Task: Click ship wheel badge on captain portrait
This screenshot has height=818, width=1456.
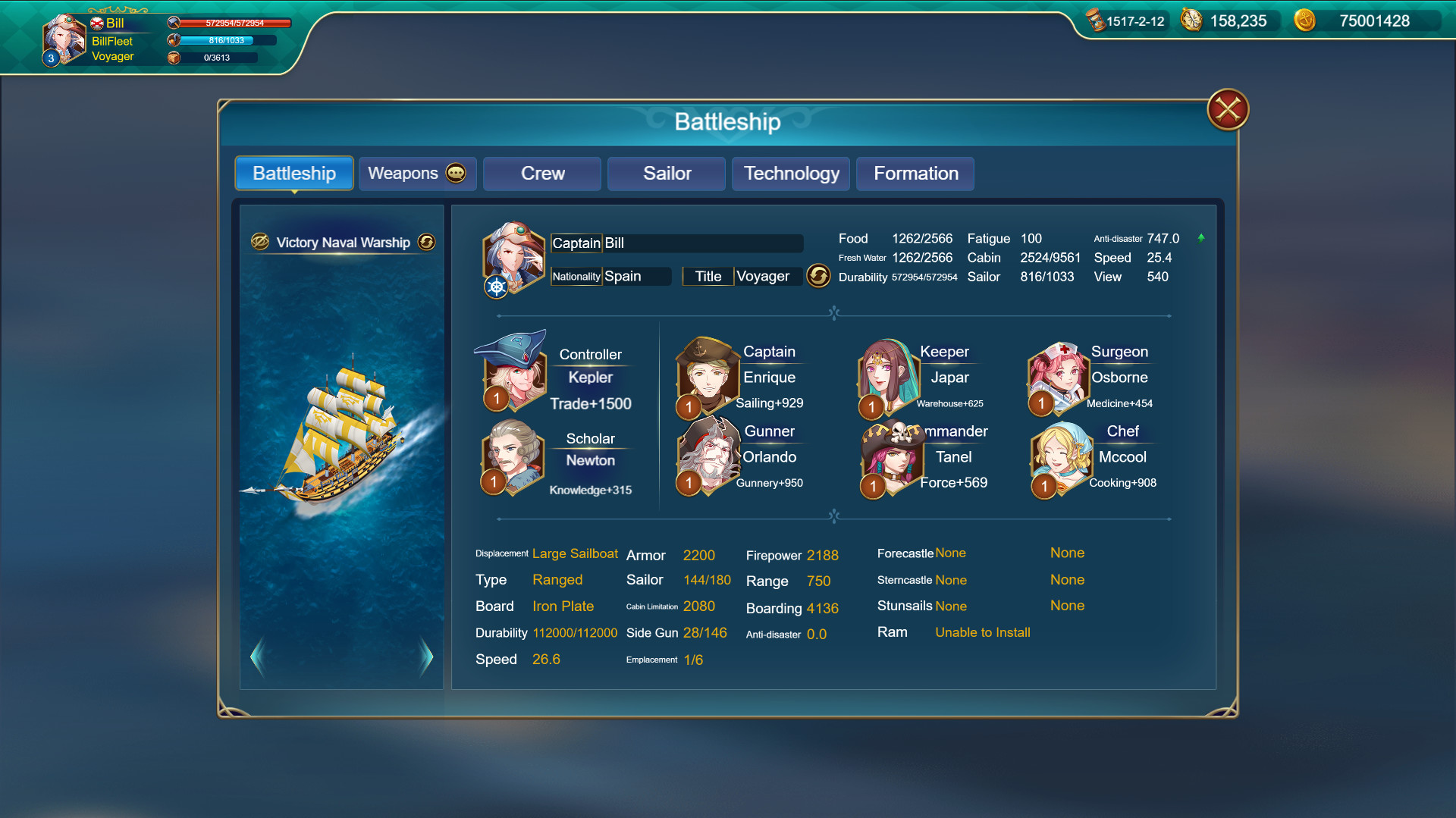Action: coord(495,288)
